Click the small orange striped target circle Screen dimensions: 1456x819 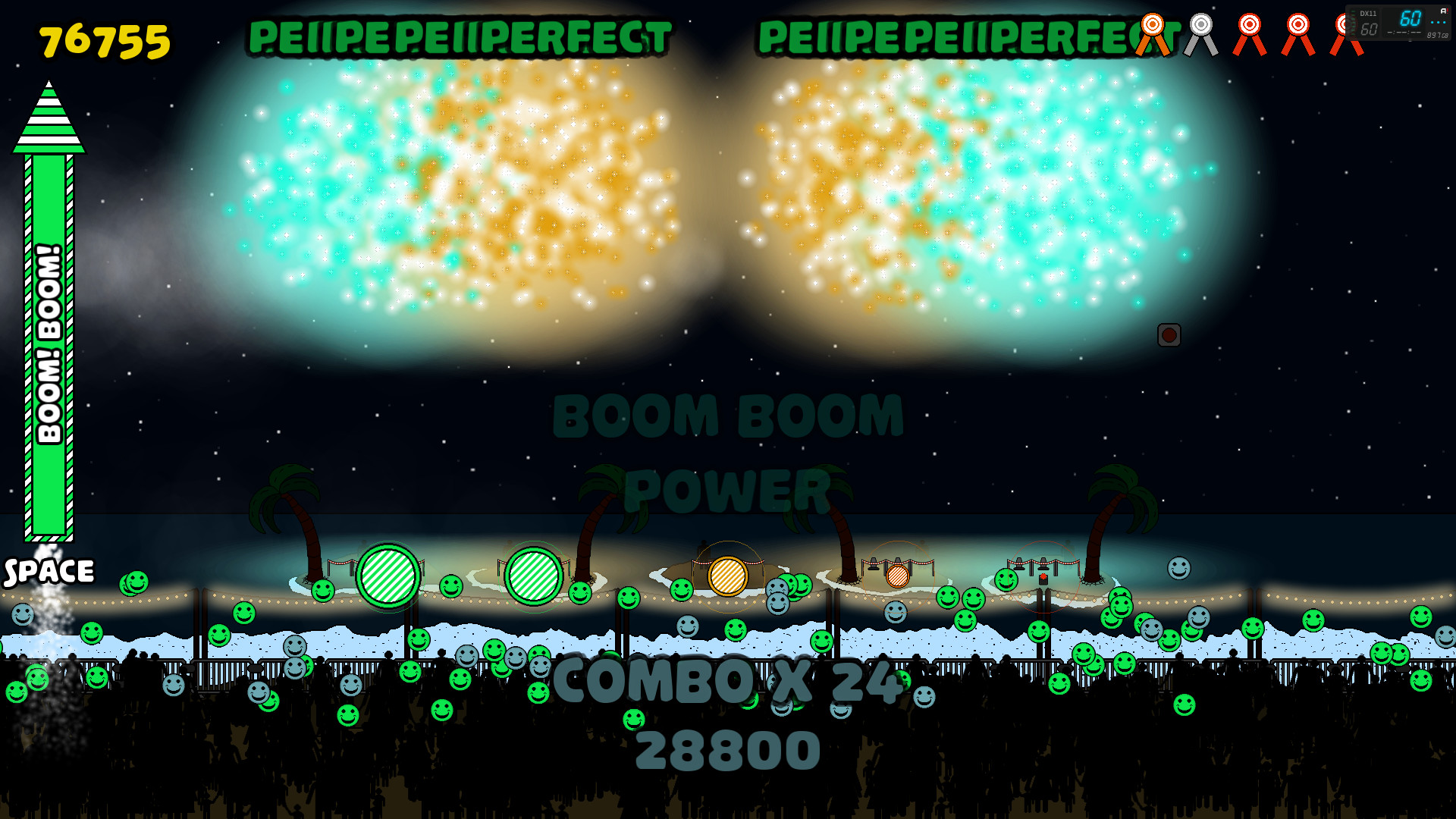[x=898, y=576]
